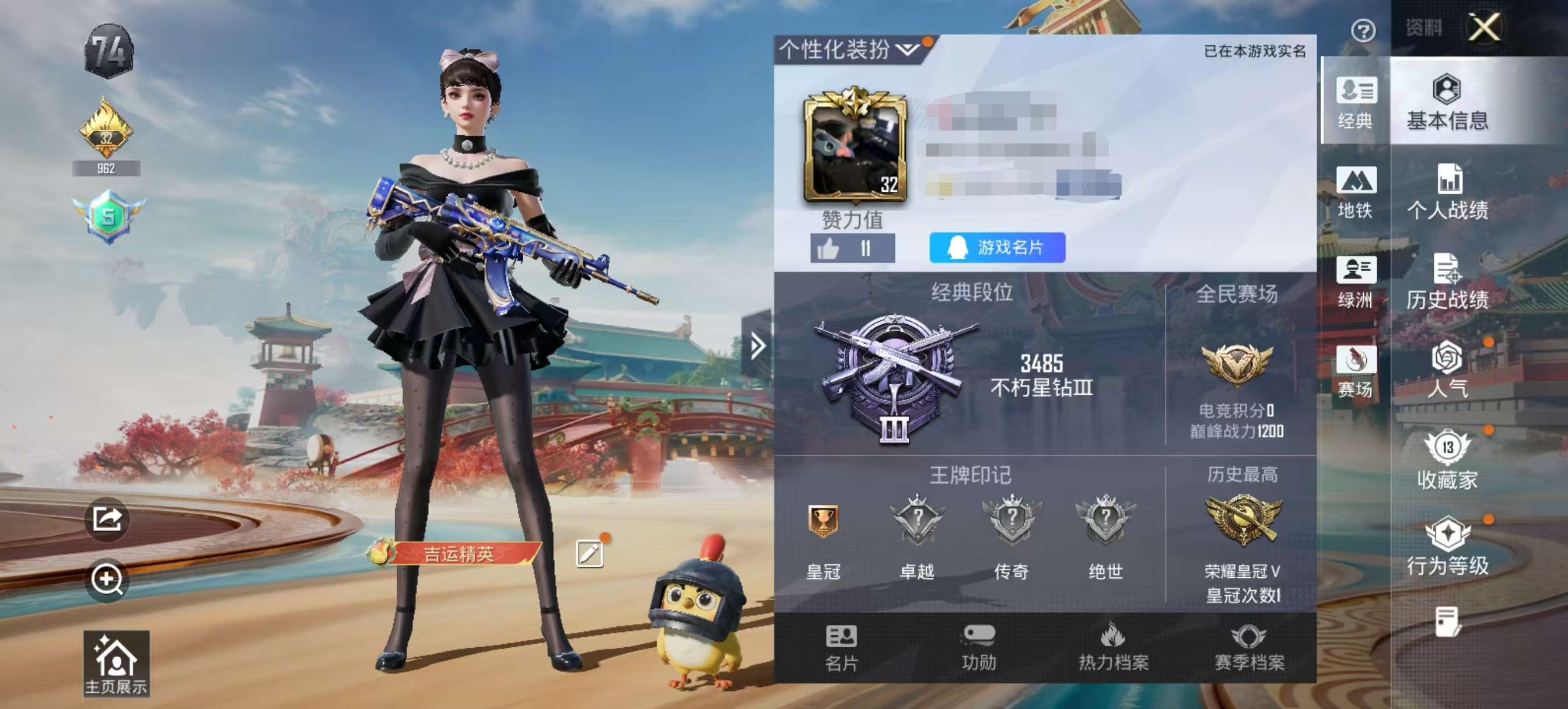Click the player avatar portrait

855,152
